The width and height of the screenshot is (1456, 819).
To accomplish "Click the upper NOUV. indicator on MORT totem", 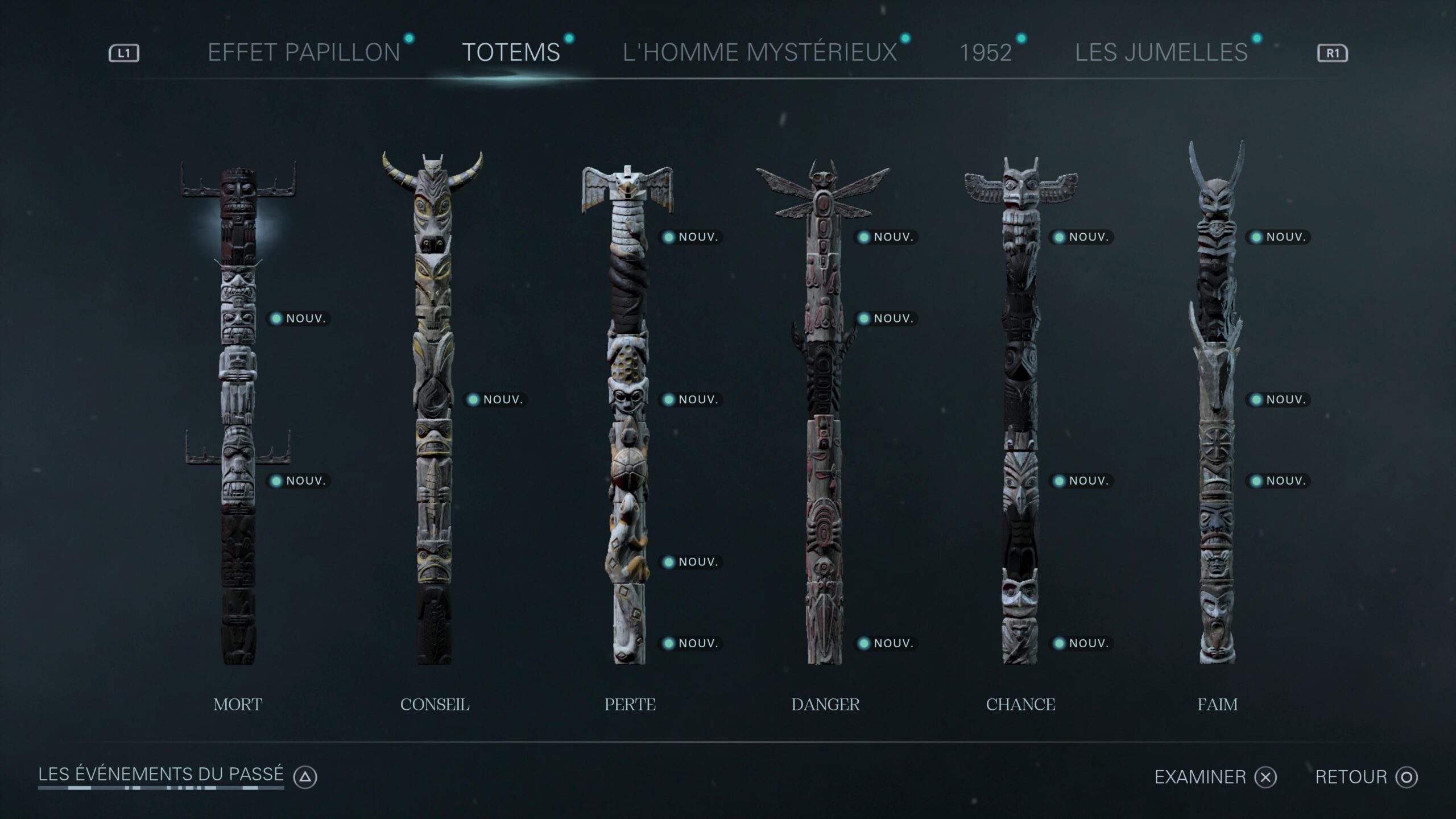I will 298,318.
